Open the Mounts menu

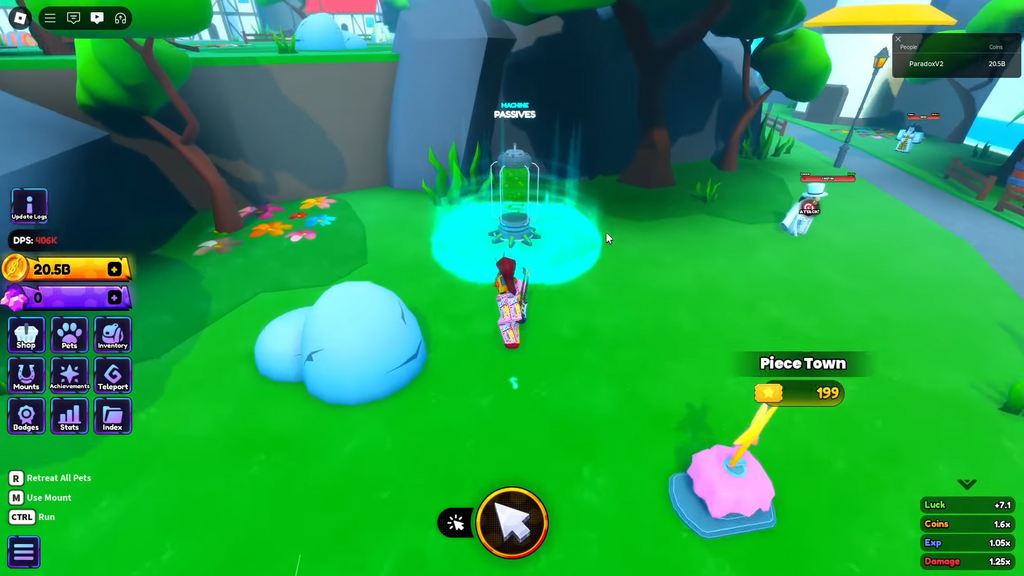point(26,376)
